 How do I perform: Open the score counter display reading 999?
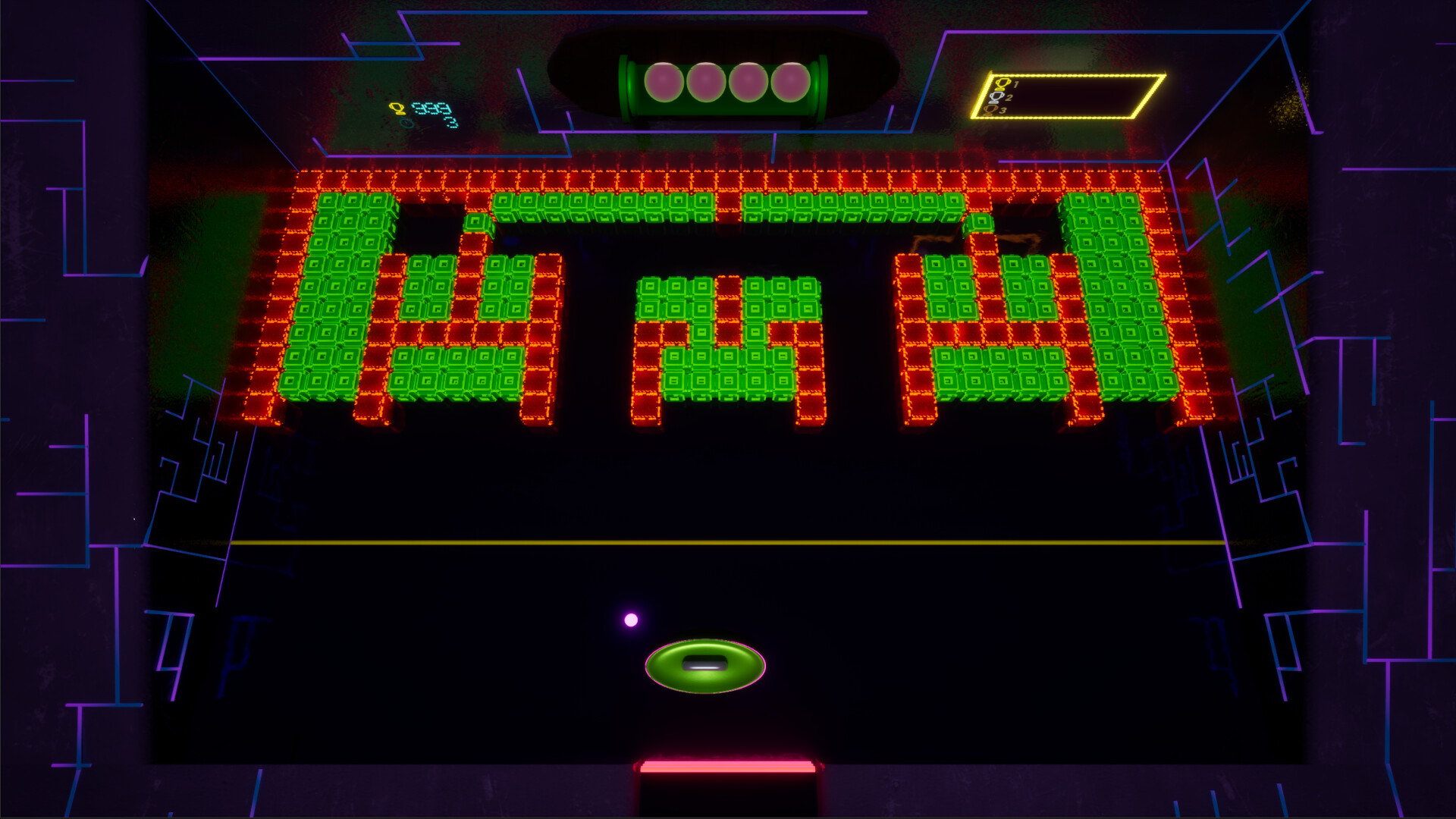coord(429,107)
